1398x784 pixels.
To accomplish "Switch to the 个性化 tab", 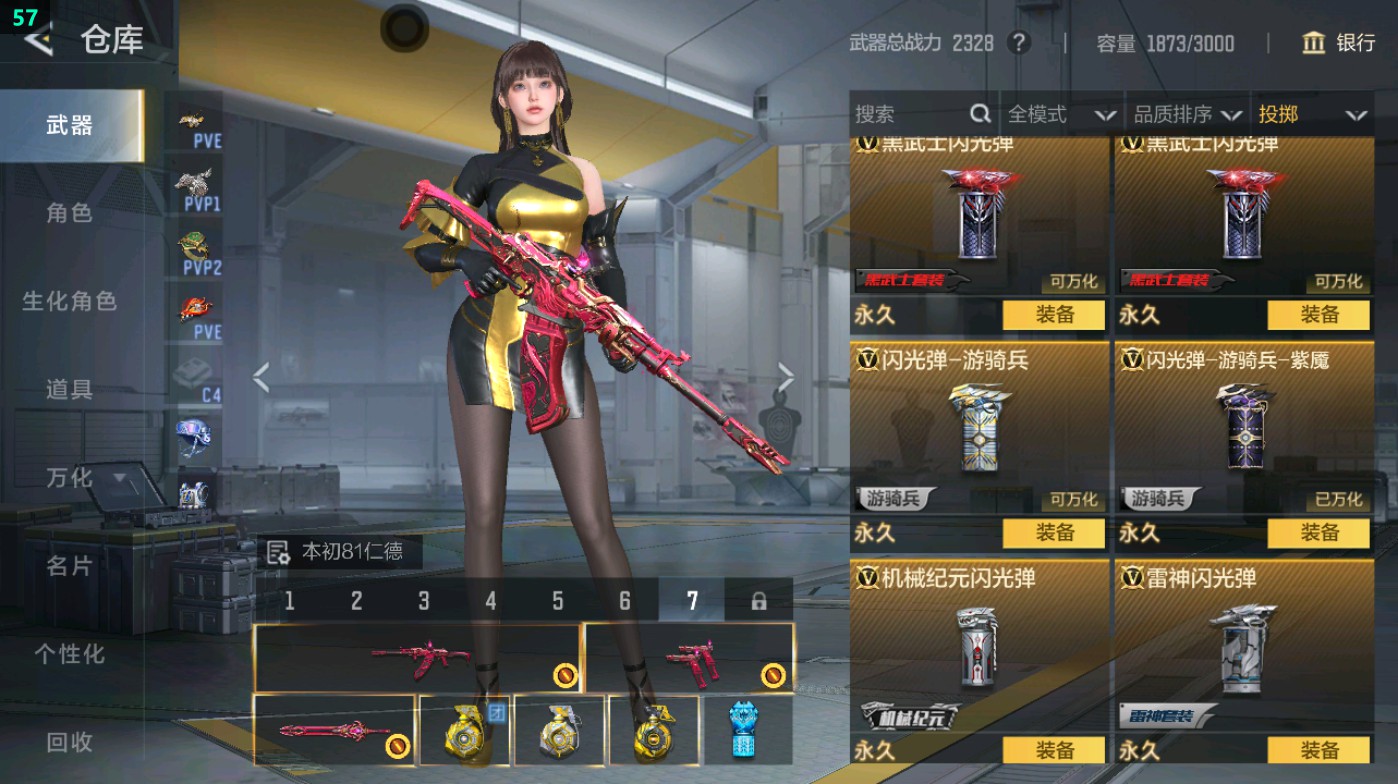I will (69, 654).
